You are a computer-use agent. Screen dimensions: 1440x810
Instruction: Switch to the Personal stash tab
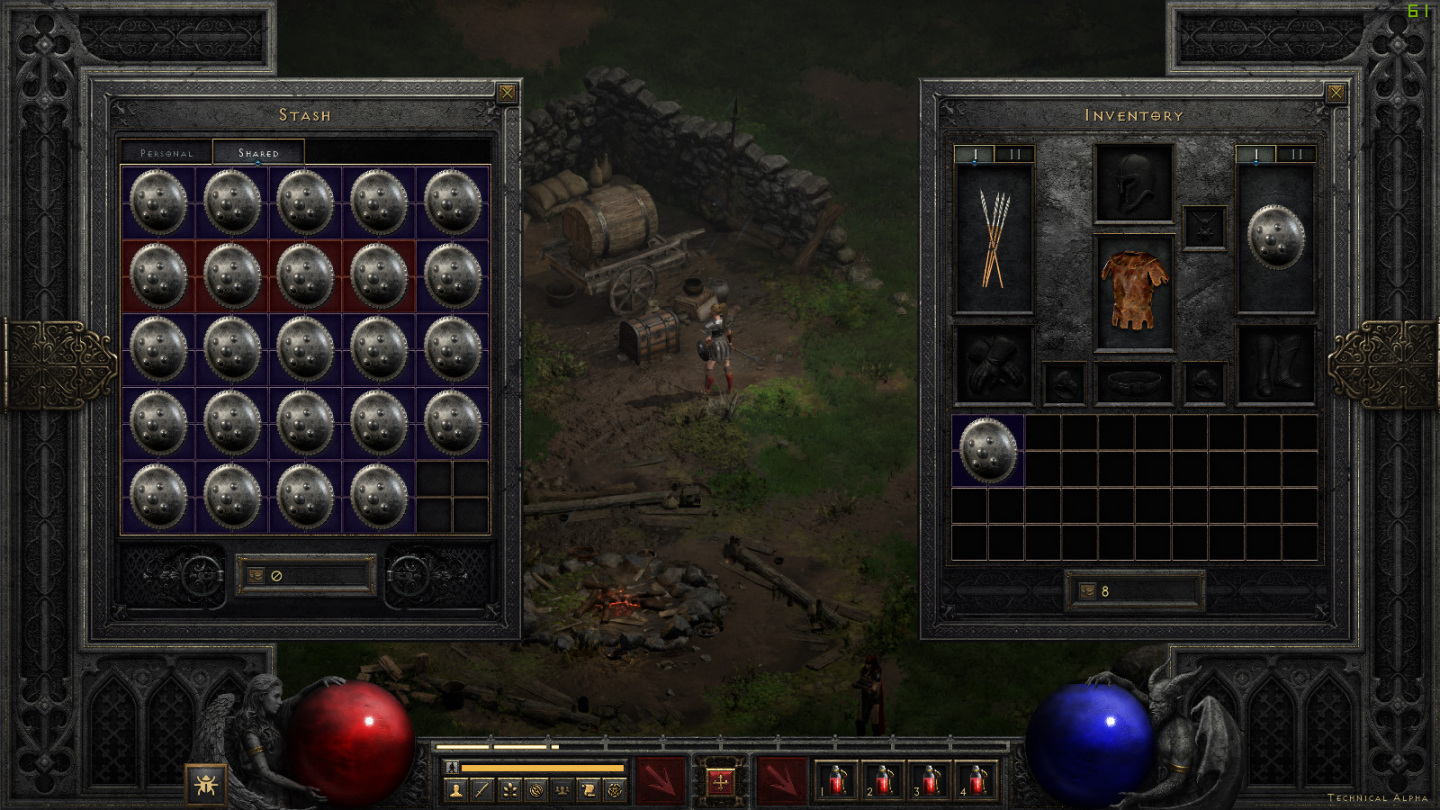(166, 153)
